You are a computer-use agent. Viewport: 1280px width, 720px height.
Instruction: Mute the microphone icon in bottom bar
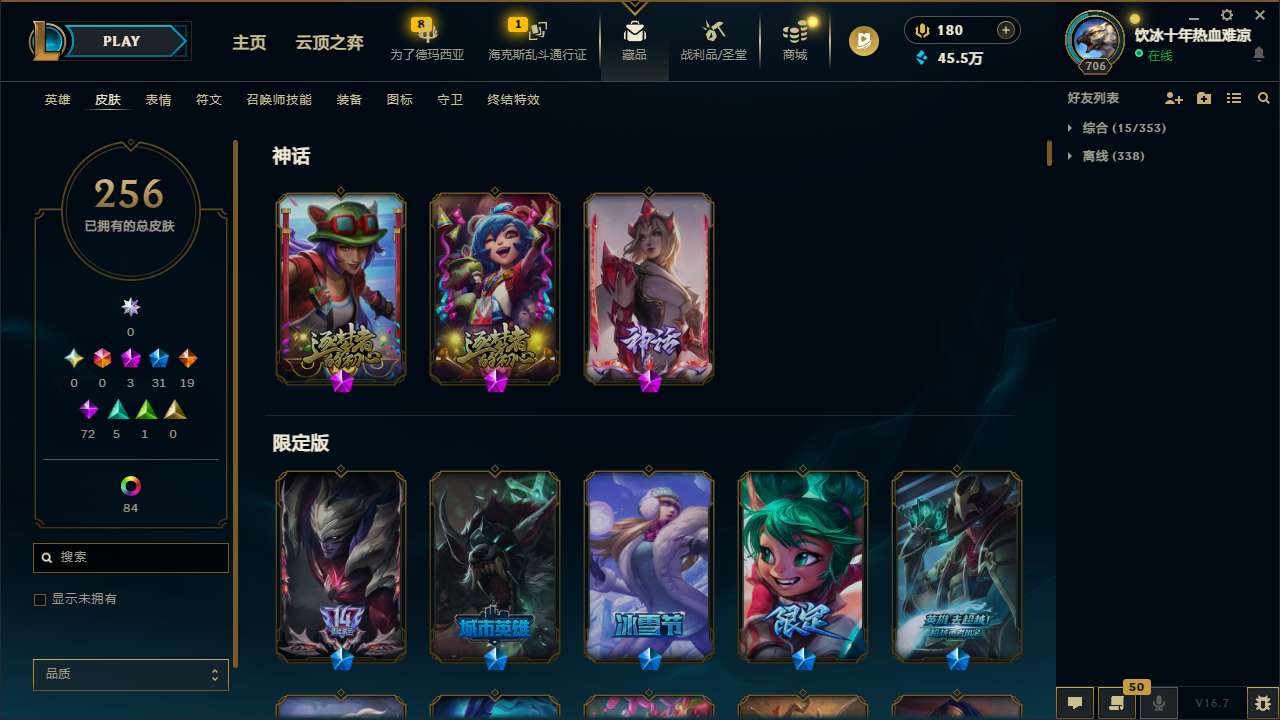click(1159, 703)
